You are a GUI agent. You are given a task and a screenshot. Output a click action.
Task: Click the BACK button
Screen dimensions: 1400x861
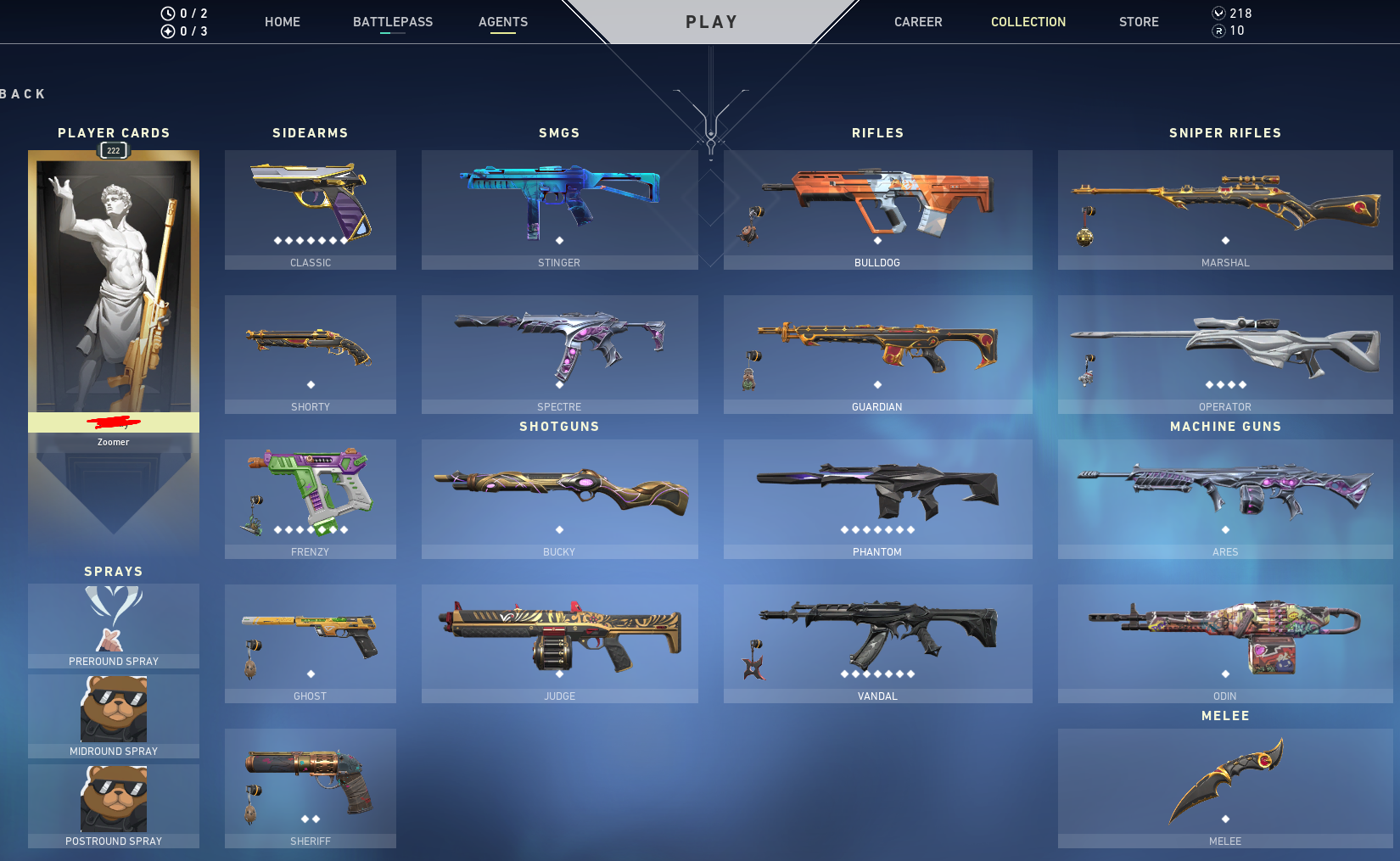pyautogui.click(x=21, y=93)
